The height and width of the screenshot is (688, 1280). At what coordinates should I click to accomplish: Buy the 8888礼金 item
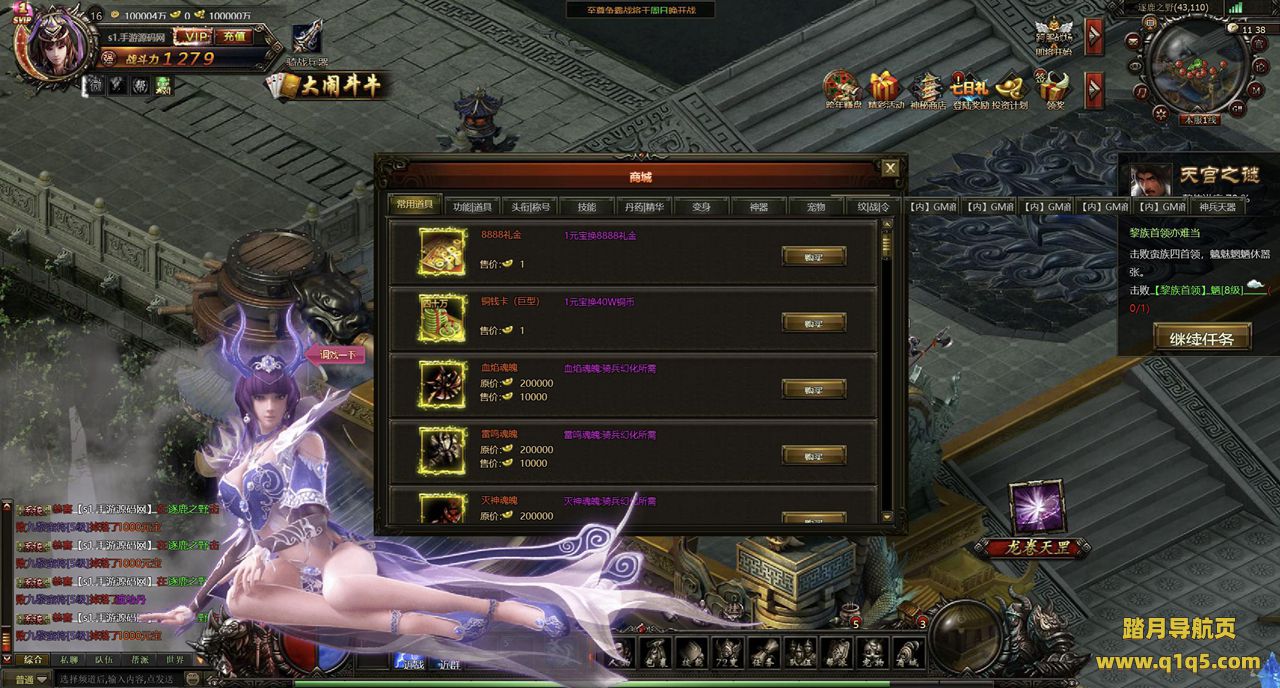(x=813, y=256)
